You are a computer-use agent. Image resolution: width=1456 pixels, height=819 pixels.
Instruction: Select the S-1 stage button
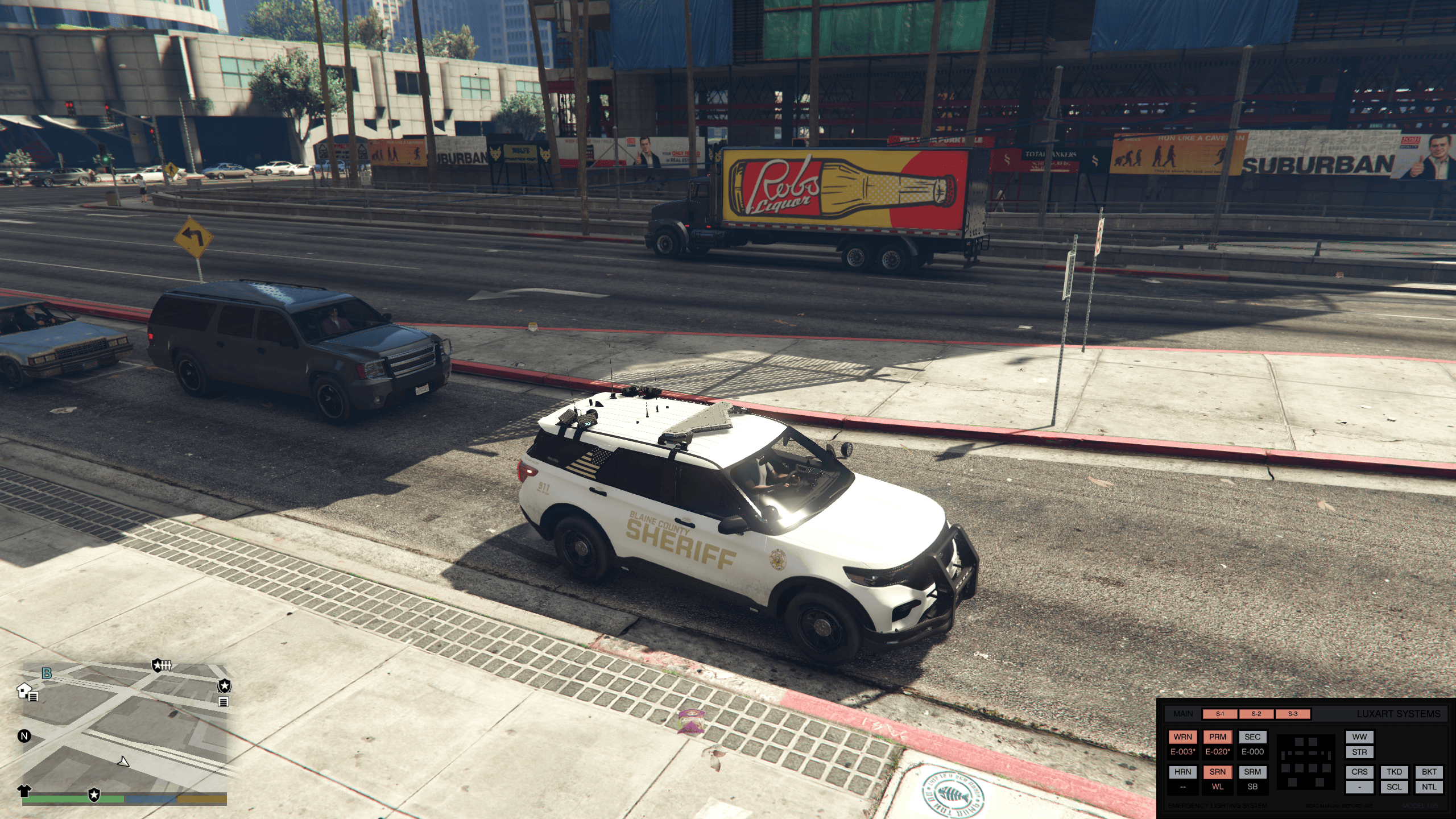1220,714
